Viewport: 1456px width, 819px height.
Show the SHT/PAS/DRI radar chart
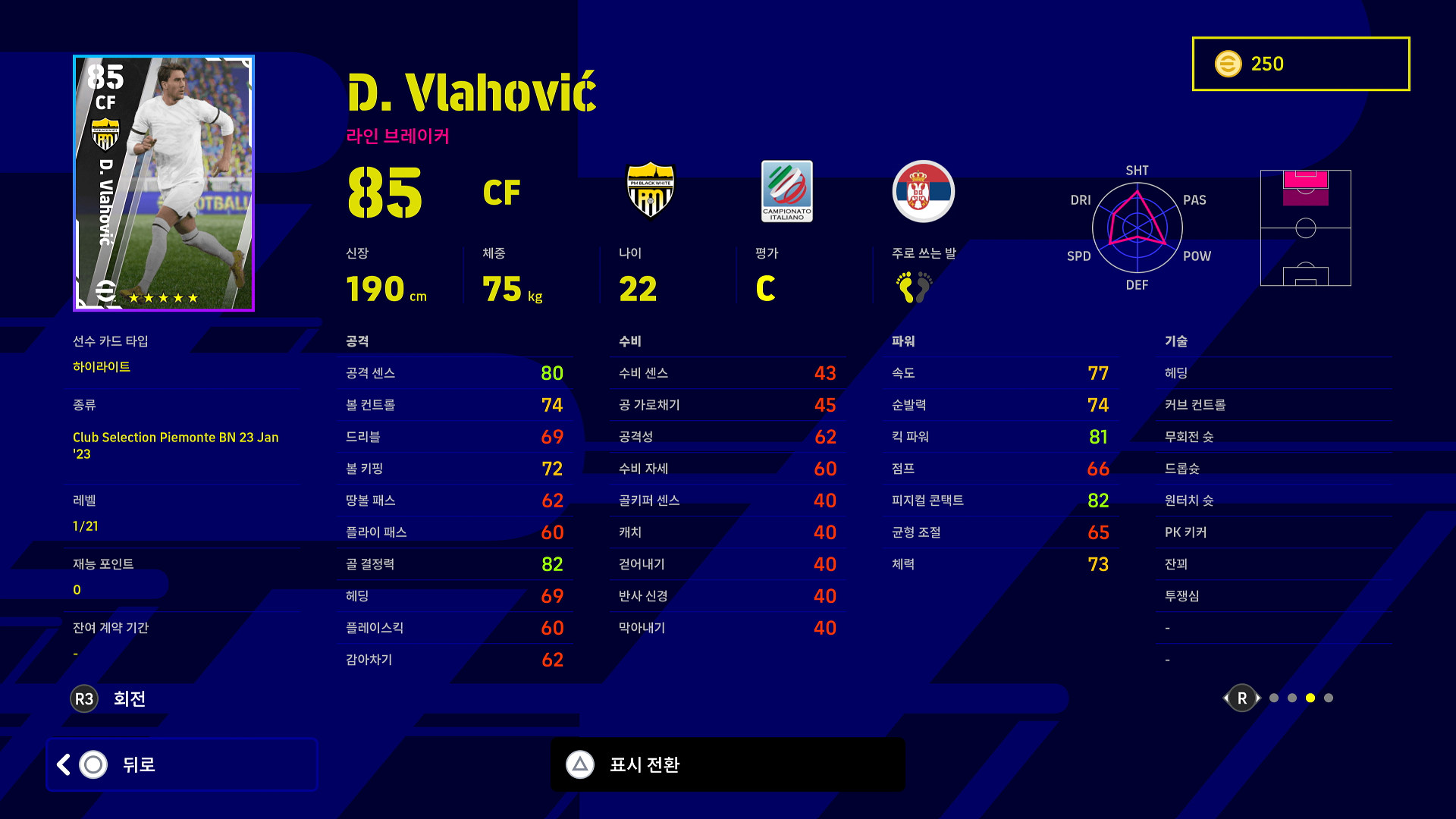[x=1137, y=227]
